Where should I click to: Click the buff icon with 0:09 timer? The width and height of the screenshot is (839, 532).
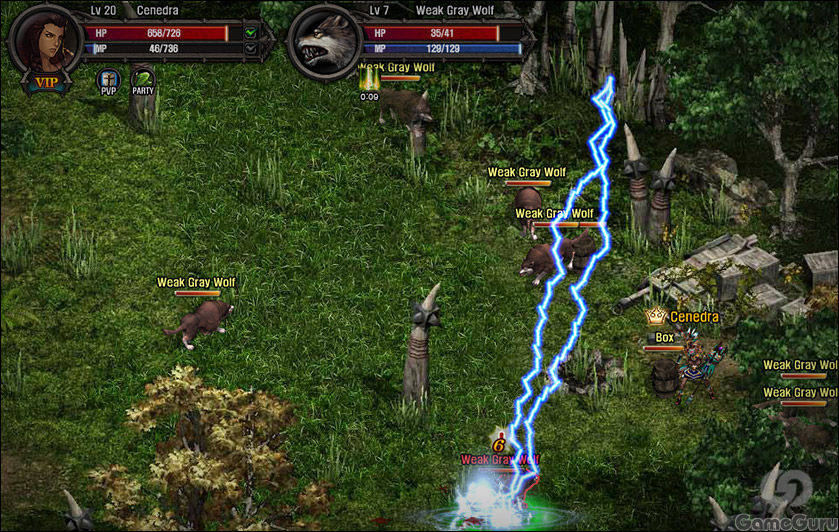[369, 80]
